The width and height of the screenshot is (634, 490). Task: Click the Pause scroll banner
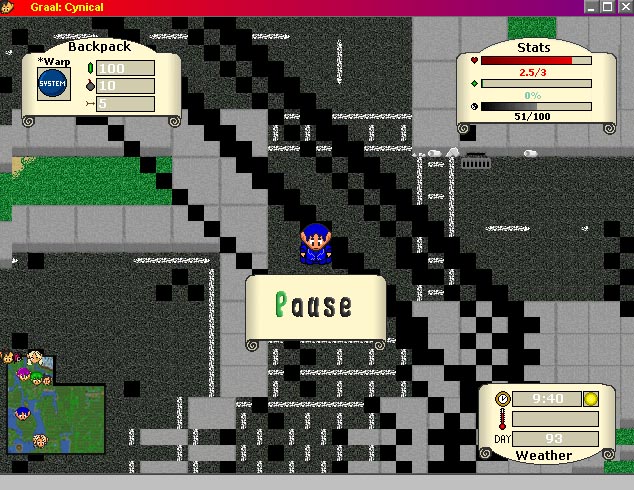(315, 306)
